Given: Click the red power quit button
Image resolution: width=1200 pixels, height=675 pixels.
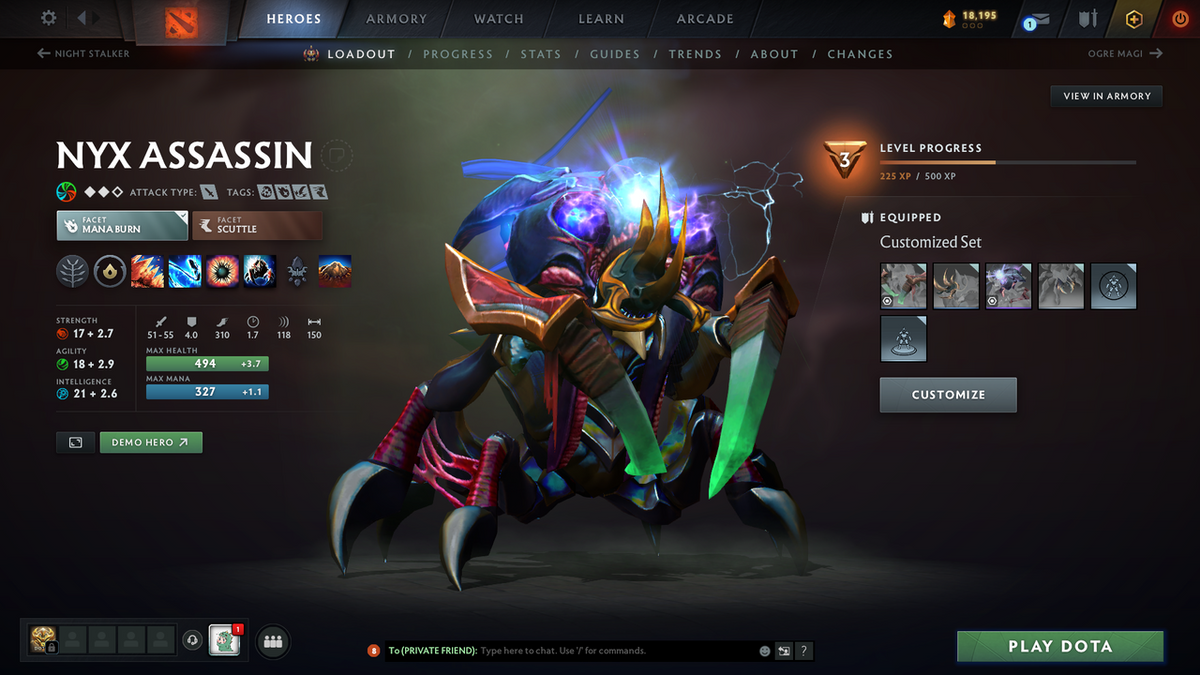Looking at the screenshot, I should click(x=1179, y=19).
